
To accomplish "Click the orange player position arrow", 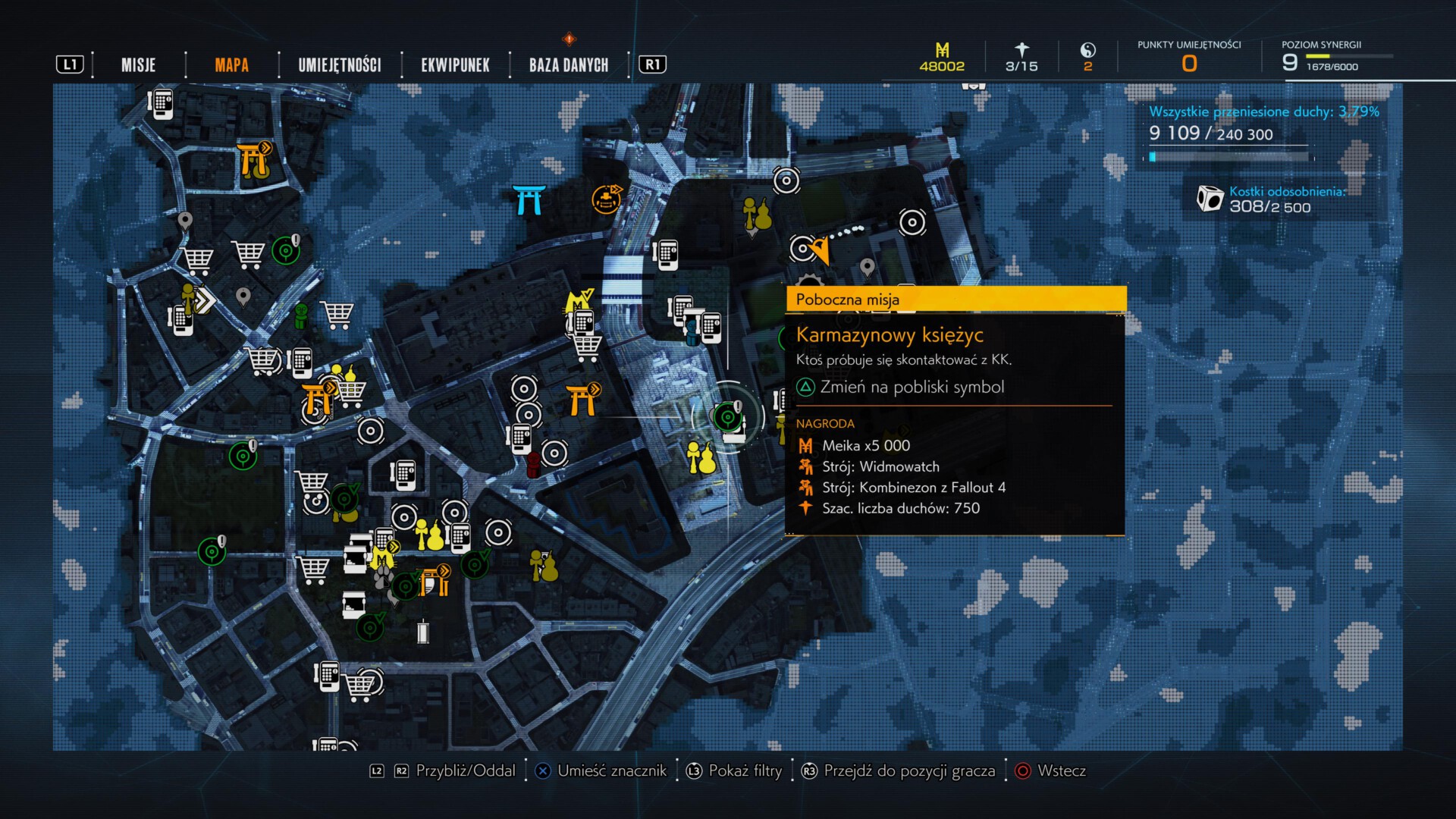I will tap(820, 249).
